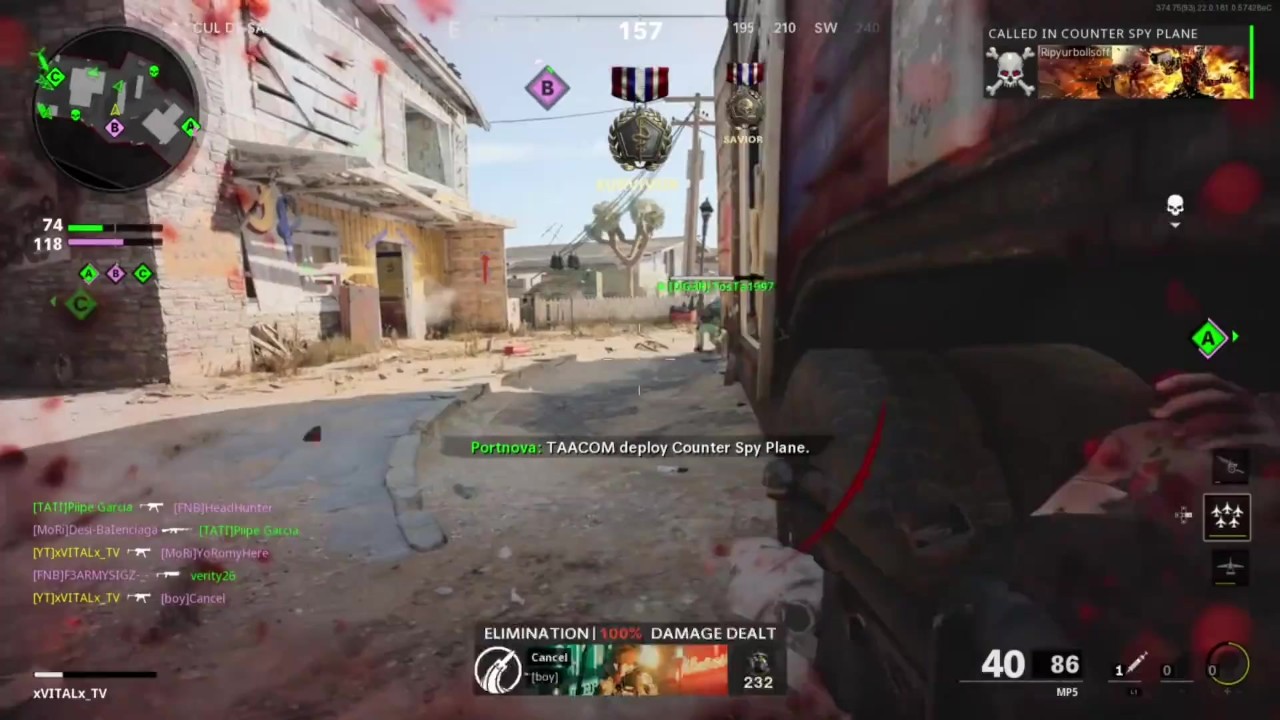The image size is (1280, 720).
Task: Select the B objective marker on the minimap
Action: pyautogui.click(x=114, y=128)
